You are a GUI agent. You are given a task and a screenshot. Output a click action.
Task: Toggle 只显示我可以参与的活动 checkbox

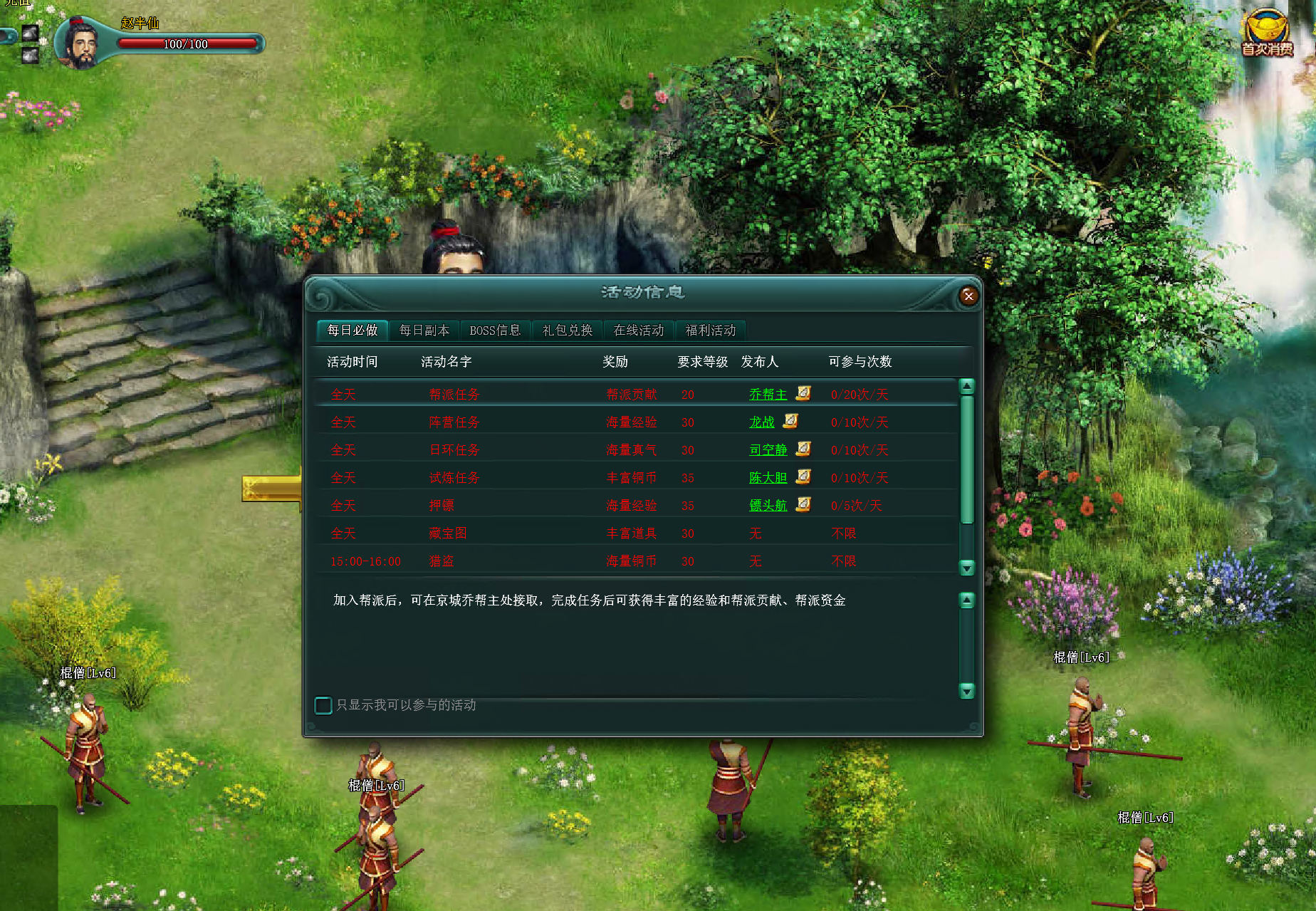[323, 705]
